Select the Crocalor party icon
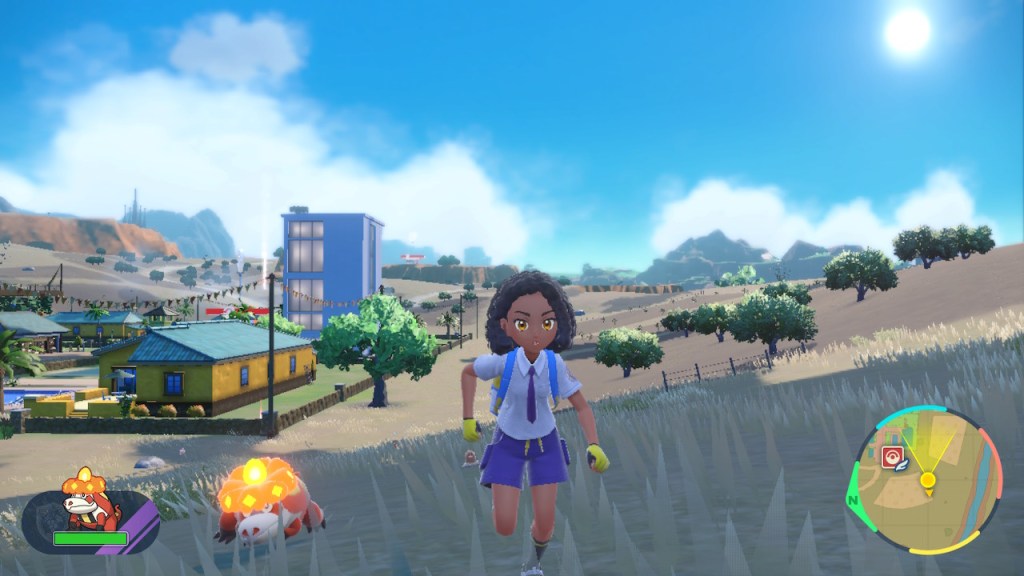The width and height of the screenshot is (1024, 576). coord(90,498)
